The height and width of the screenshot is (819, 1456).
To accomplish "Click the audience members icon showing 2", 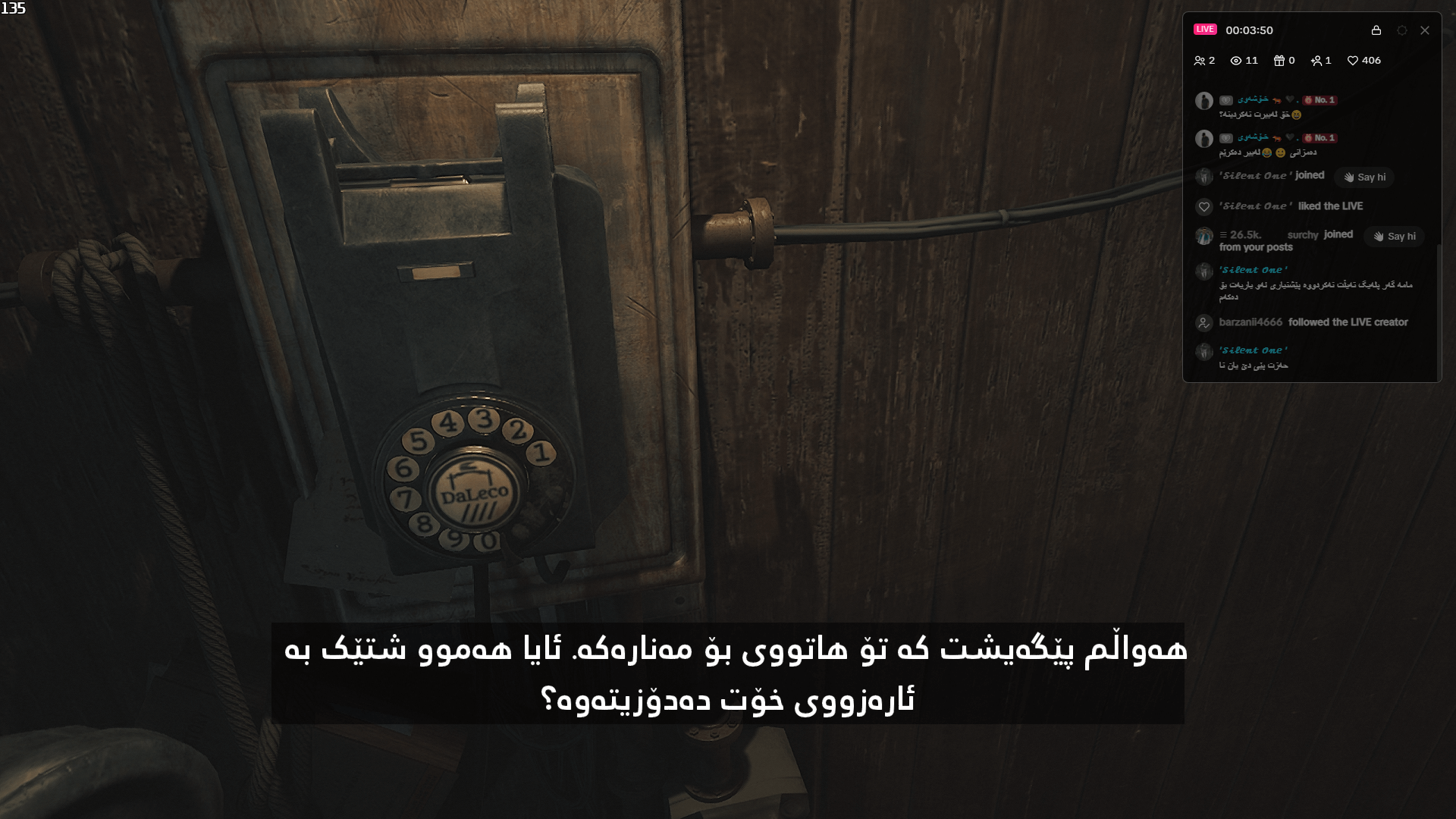I will click(x=1200, y=61).
